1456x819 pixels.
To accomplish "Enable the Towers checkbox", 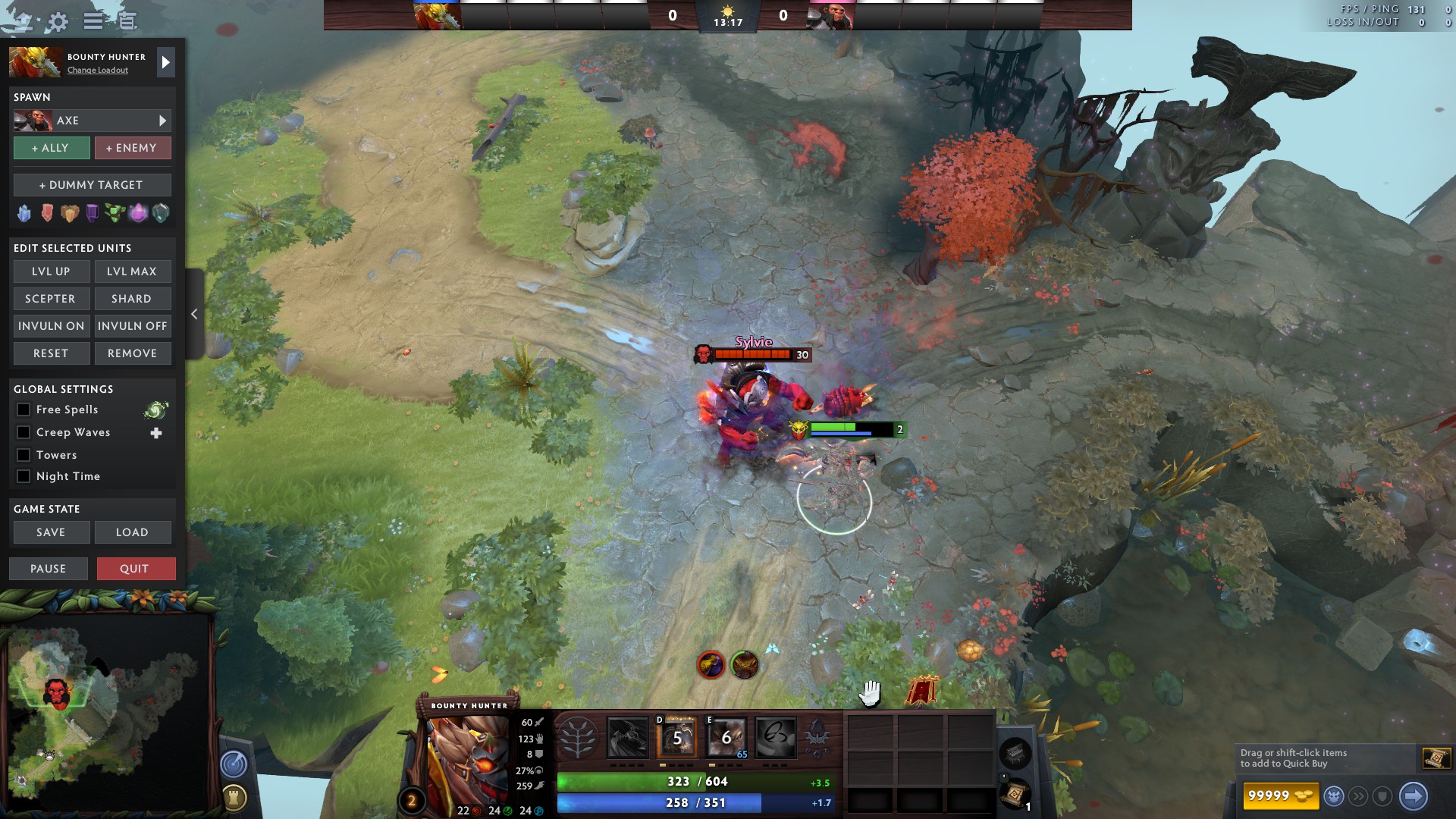I will (x=24, y=454).
